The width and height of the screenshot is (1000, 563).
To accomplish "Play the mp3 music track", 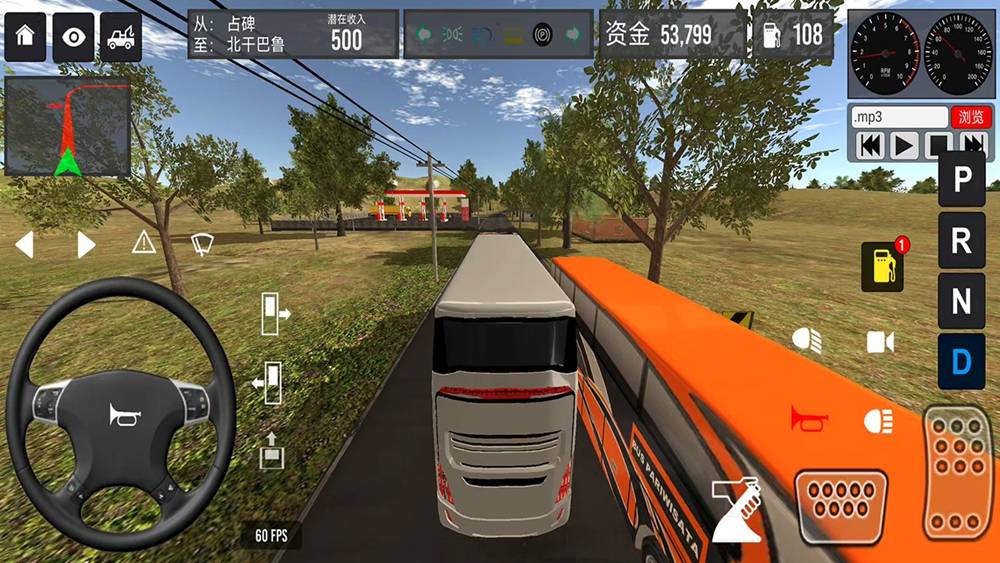I will click(904, 146).
